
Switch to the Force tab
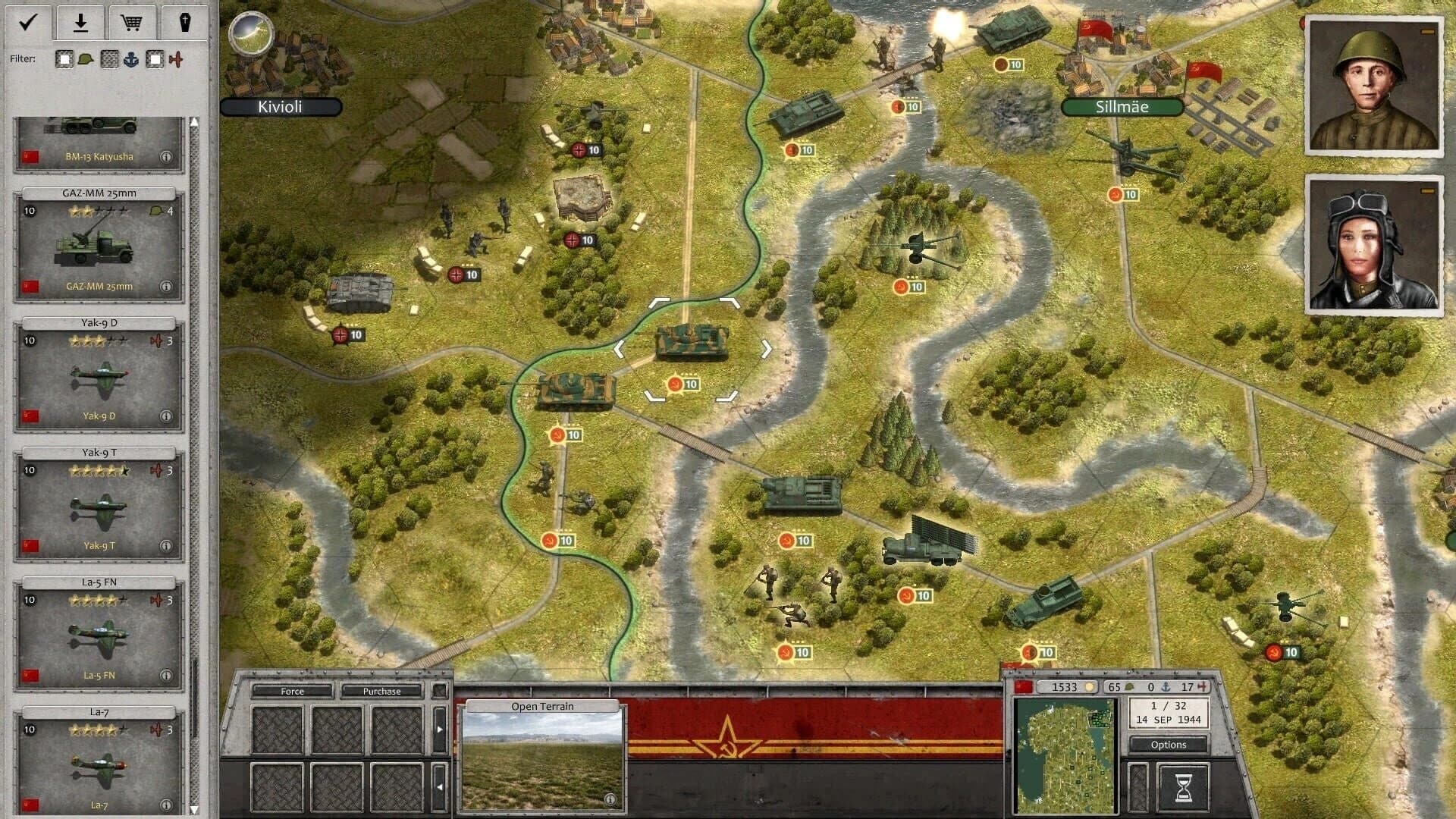click(293, 691)
